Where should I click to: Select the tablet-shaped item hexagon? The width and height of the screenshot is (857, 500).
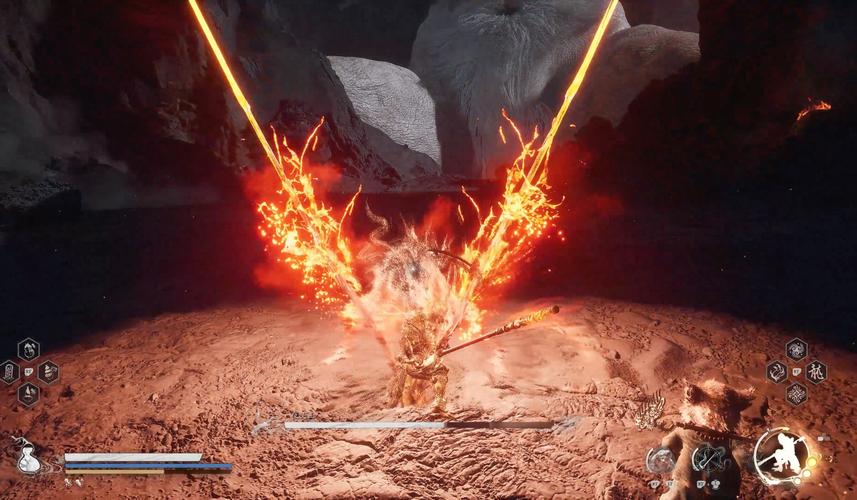coord(9,372)
